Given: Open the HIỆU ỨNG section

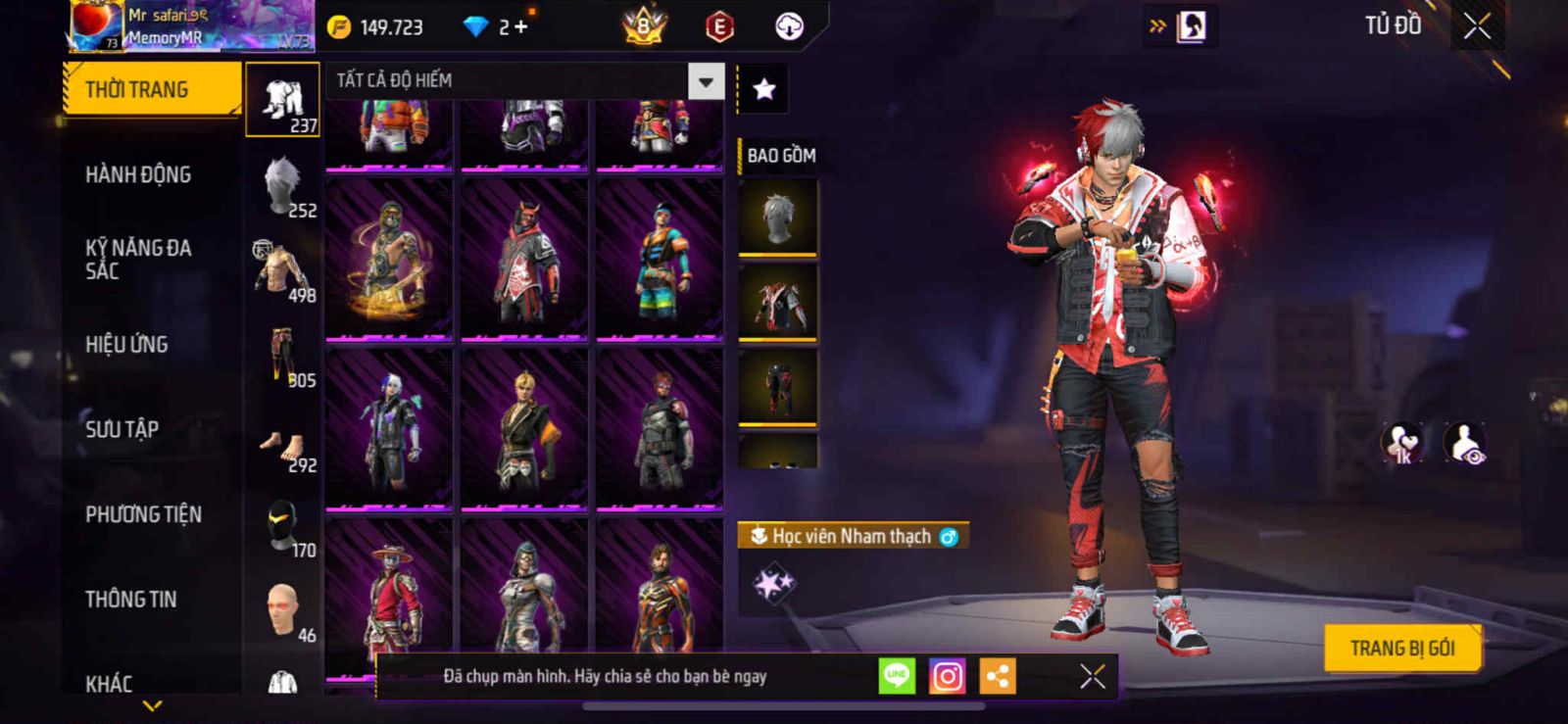Looking at the screenshot, I should (126, 345).
